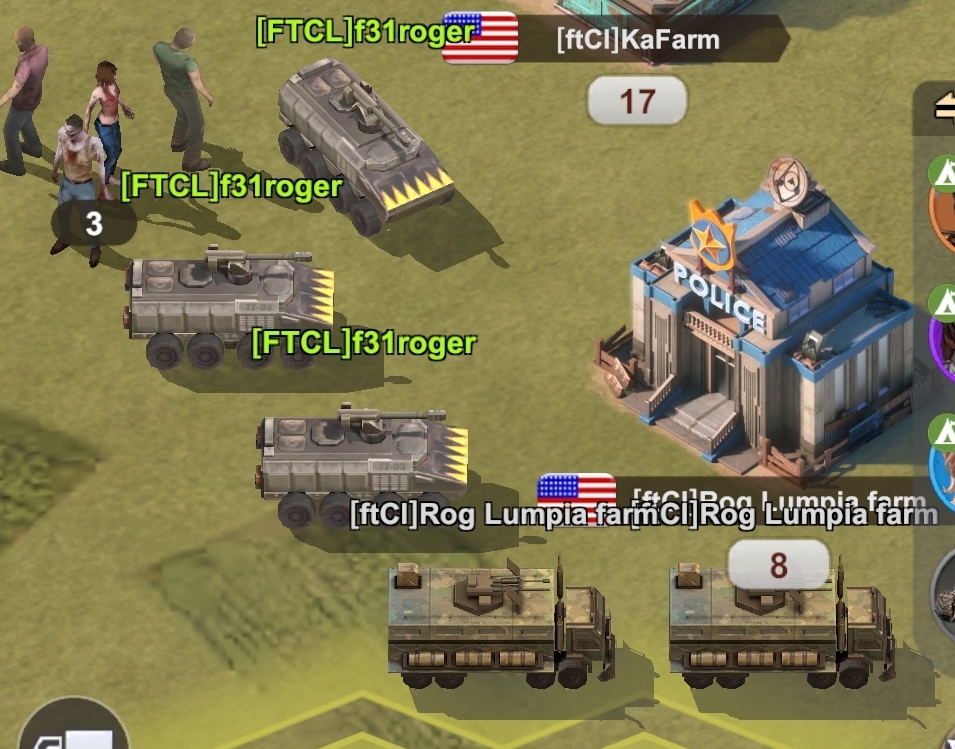Screen dimensions: 955x749
Task: Select the orange-ringed camping march portrait
Action: (943, 205)
